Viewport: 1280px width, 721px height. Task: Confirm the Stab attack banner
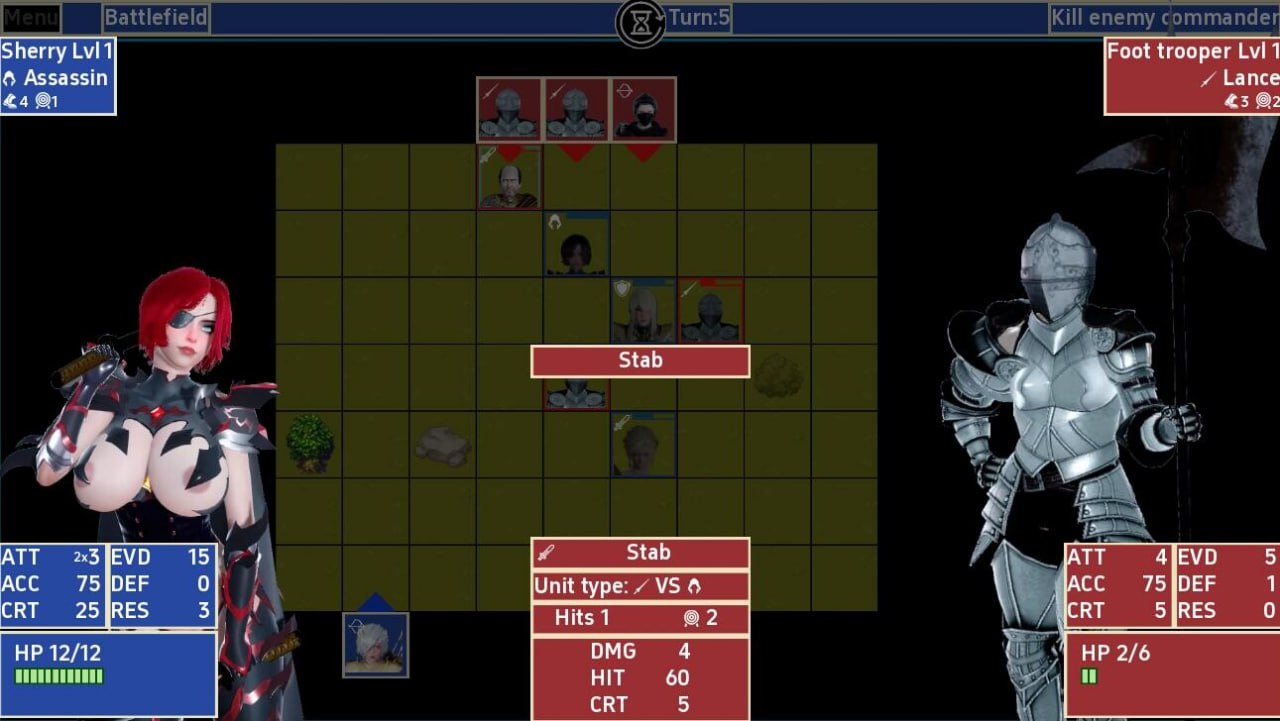pyautogui.click(x=639, y=361)
